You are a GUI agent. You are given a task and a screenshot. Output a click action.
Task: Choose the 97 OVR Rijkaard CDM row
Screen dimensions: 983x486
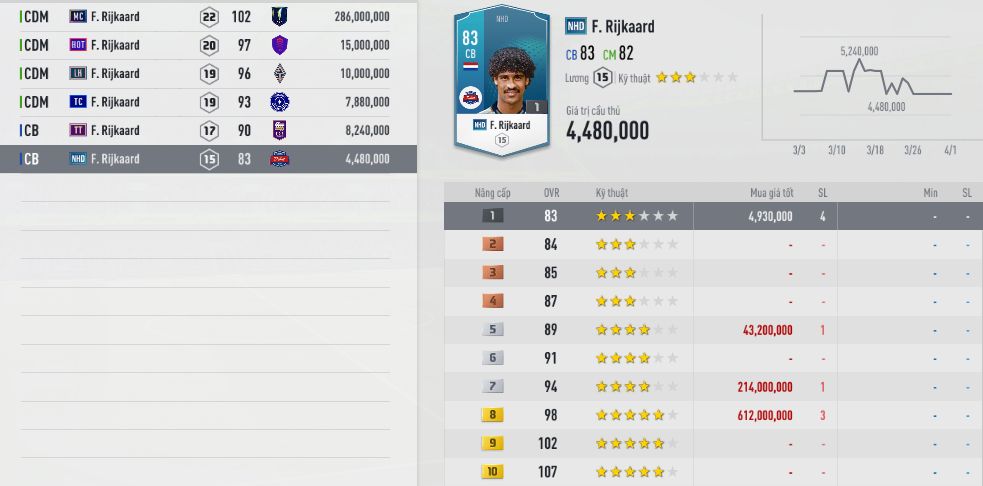click(x=205, y=45)
